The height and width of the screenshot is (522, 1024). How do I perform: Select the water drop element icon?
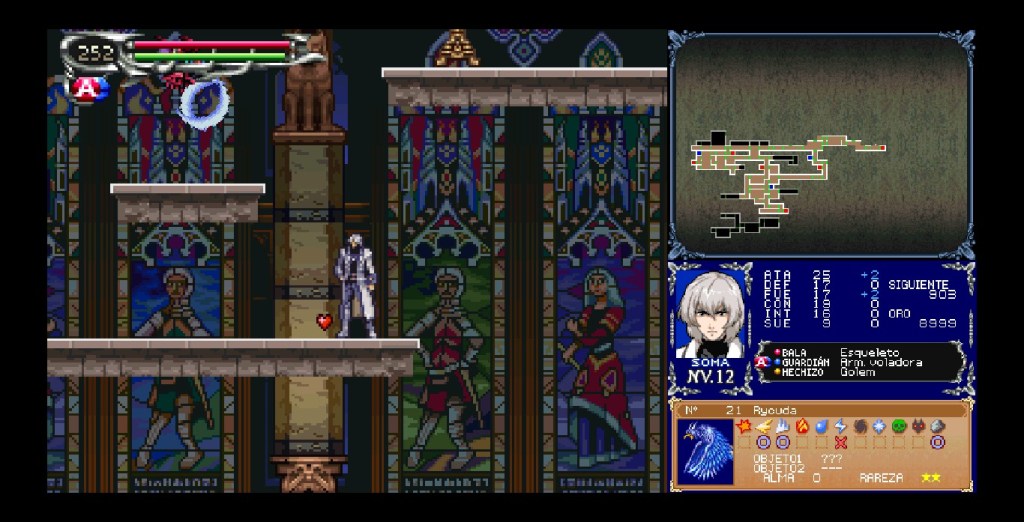point(821,426)
